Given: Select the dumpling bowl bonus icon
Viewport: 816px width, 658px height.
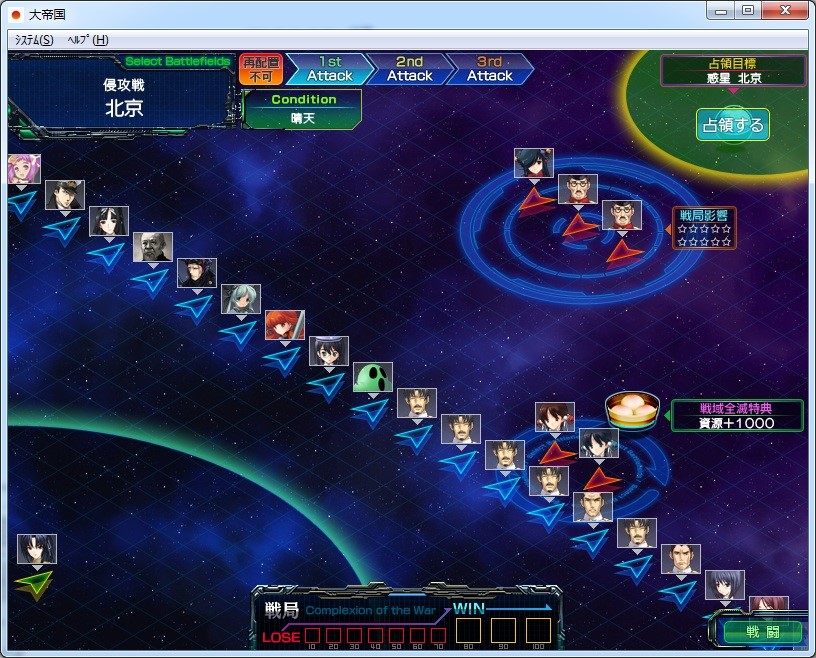Looking at the screenshot, I should [634, 410].
